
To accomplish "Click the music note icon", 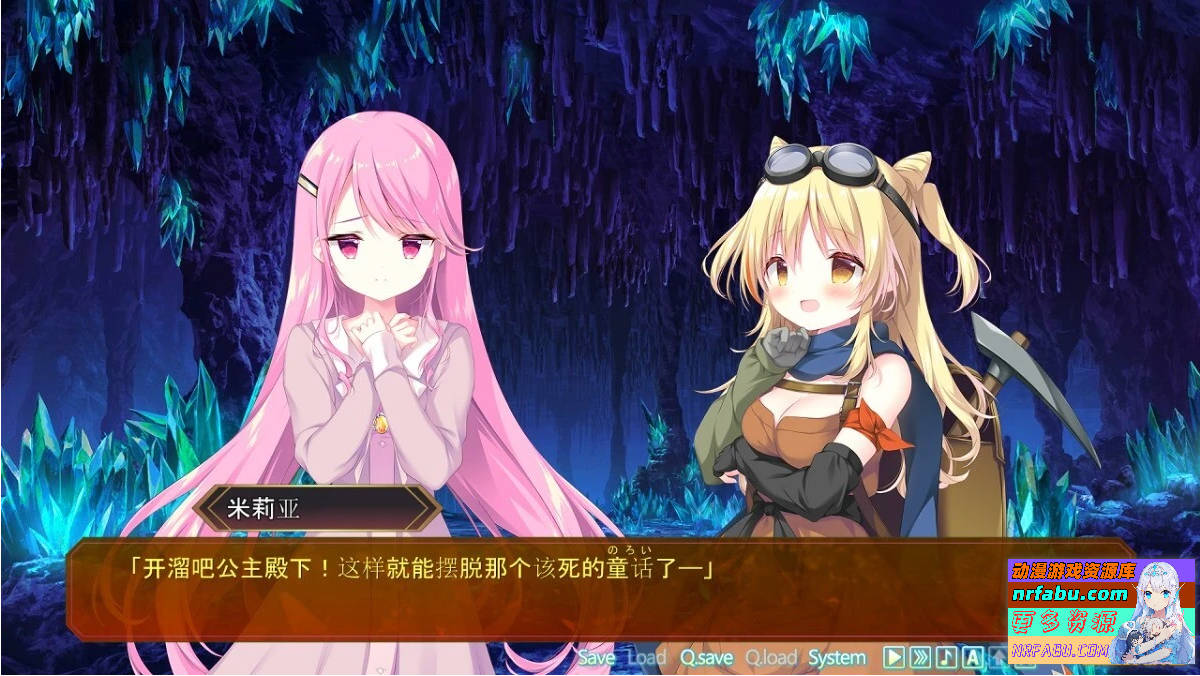I will click(x=946, y=657).
